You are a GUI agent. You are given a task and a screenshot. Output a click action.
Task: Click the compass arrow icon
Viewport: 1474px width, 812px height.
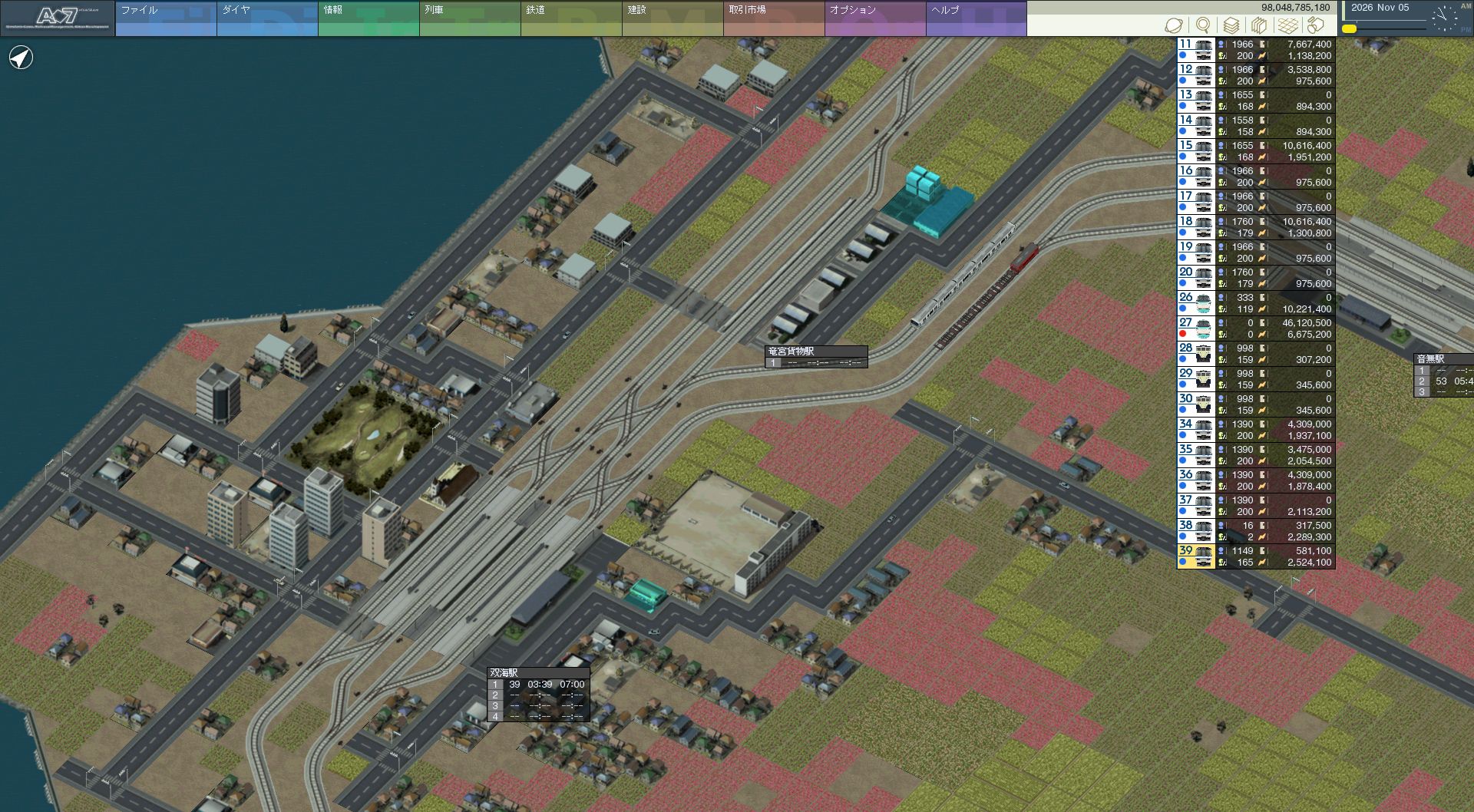(x=21, y=58)
